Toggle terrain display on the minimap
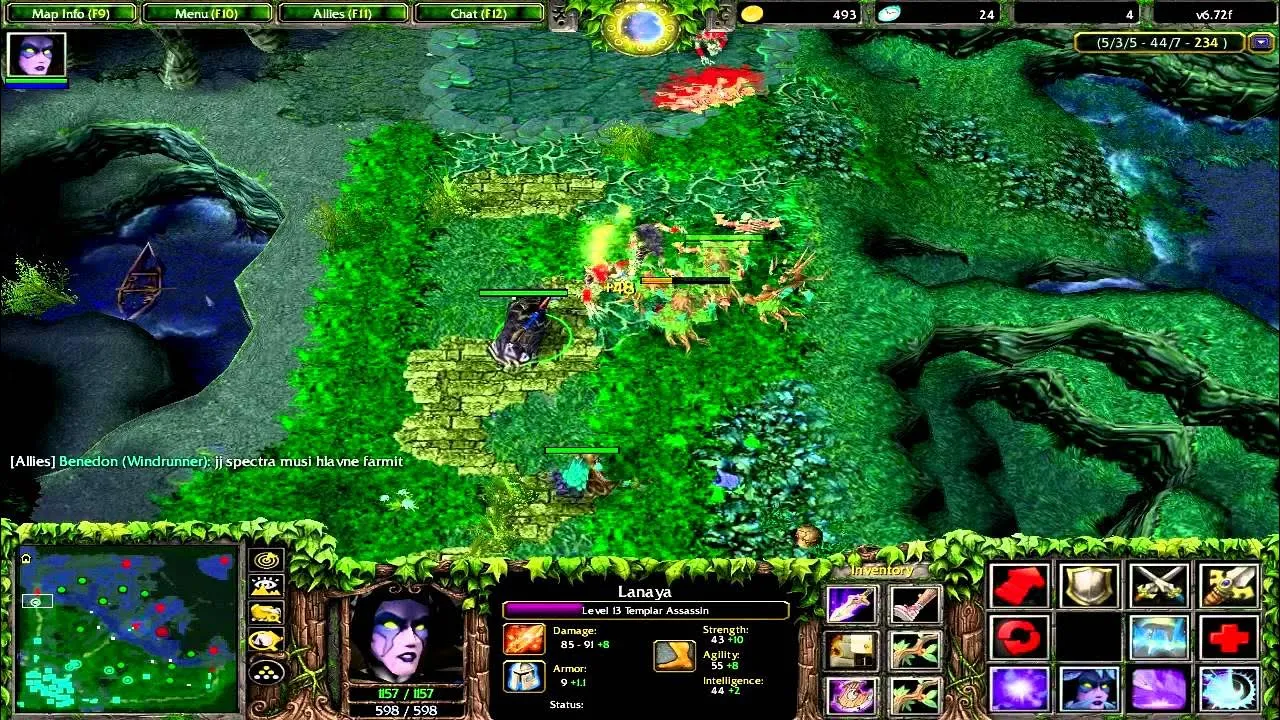Viewport: 1280px width, 720px height. (x=265, y=586)
